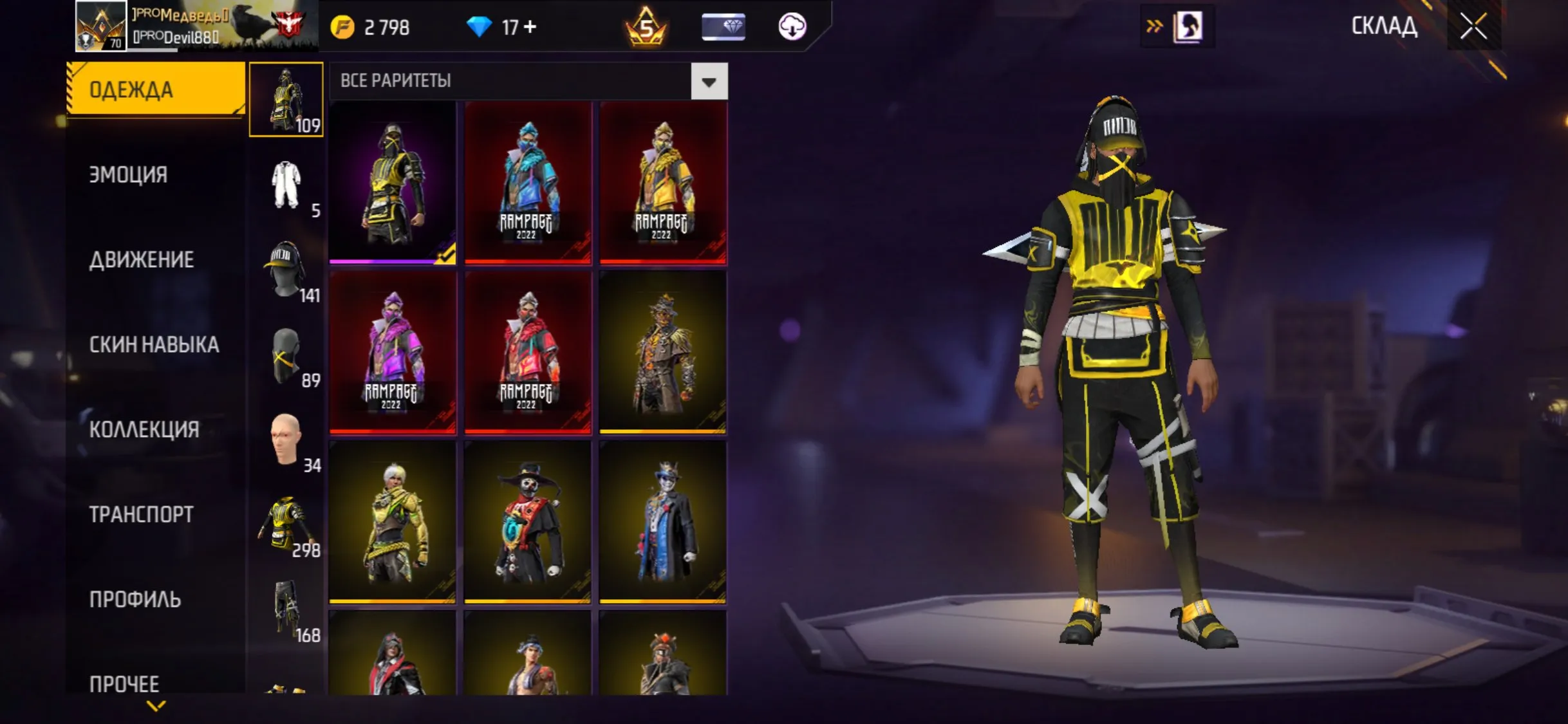Click the double chevron arrows top right
This screenshot has width=1568, height=724.
point(1155,26)
